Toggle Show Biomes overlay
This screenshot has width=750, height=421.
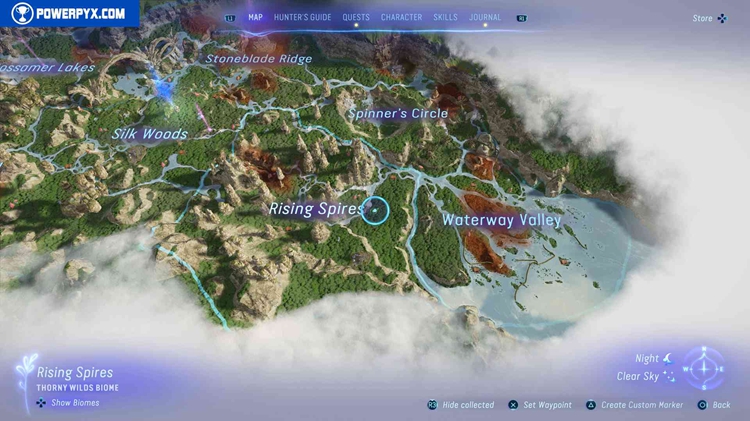tap(74, 404)
